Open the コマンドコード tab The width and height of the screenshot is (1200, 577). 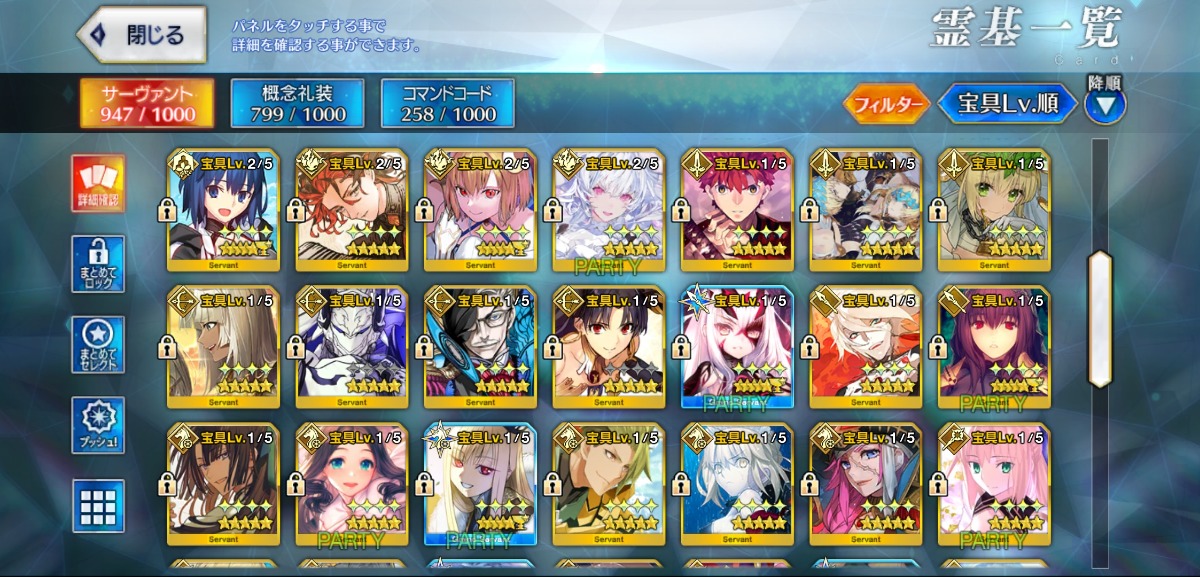point(447,104)
